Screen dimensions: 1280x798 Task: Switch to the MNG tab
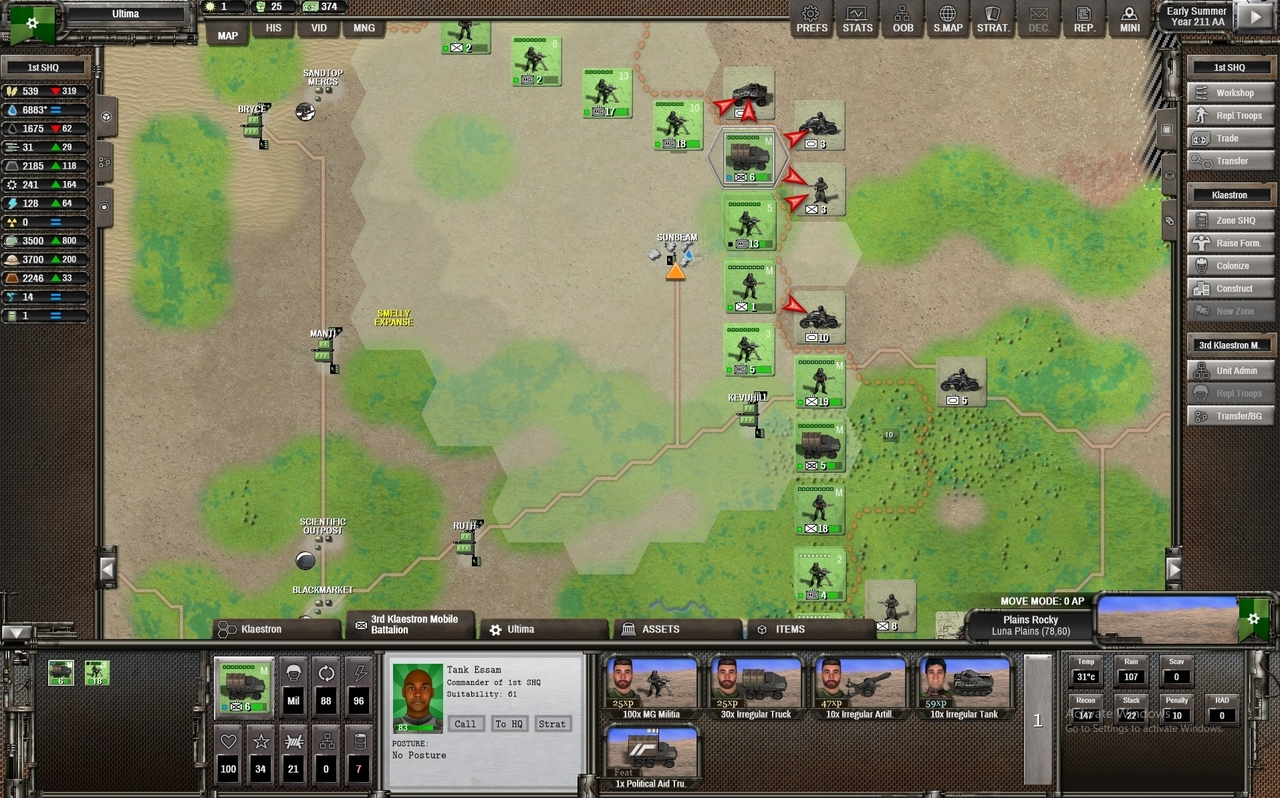pyautogui.click(x=364, y=29)
